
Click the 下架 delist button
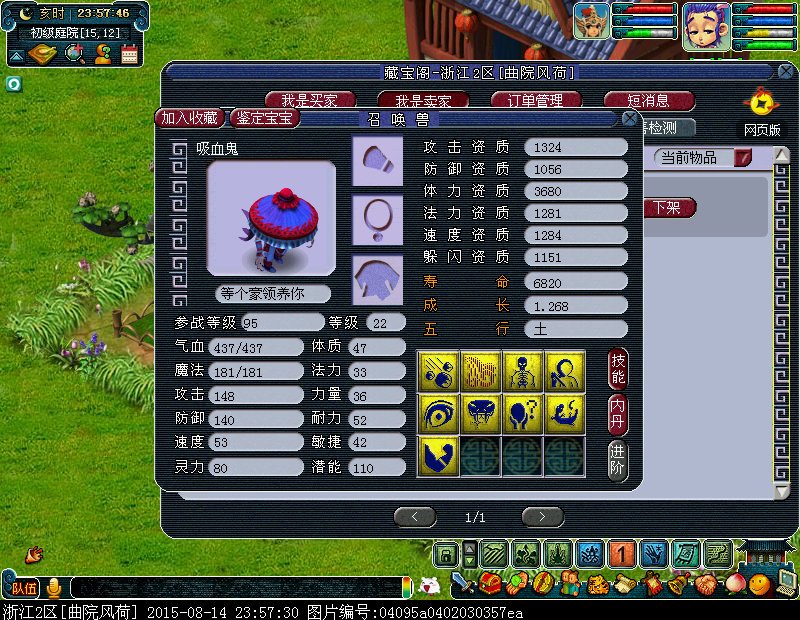pos(667,208)
